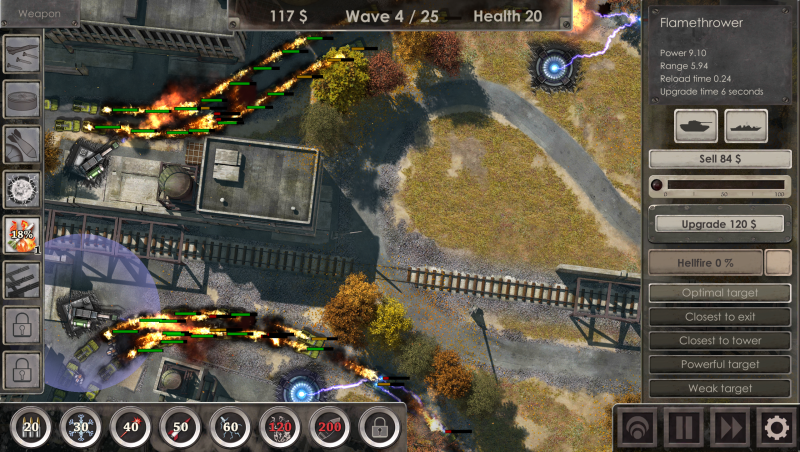Select Closest to tower targeting
Image resolution: width=800 pixels, height=452 pixels.
coord(720,341)
